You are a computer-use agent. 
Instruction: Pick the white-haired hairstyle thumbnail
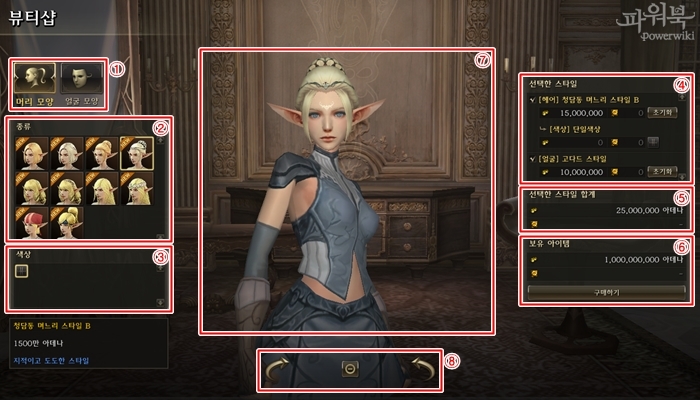click(x=65, y=151)
